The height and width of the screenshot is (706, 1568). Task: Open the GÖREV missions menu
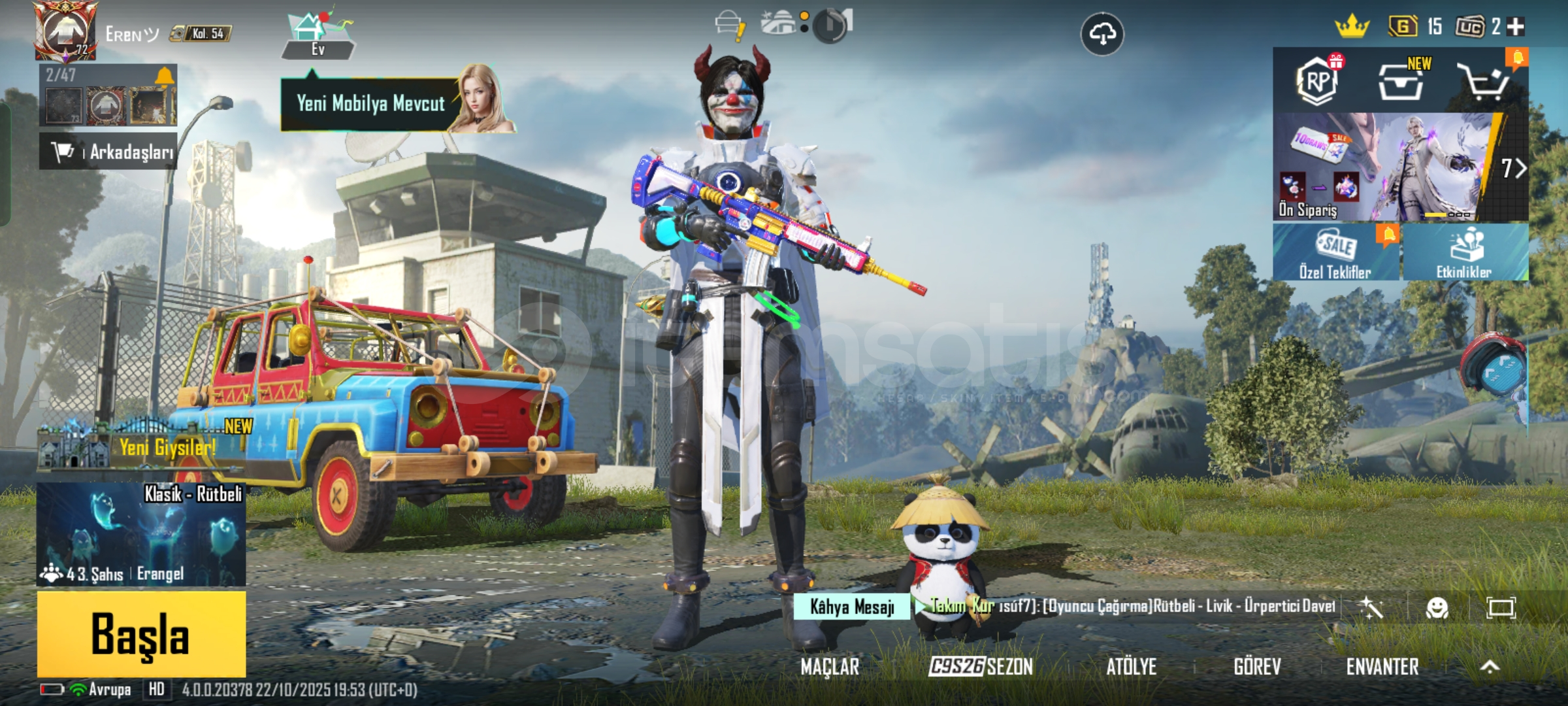(1257, 667)
